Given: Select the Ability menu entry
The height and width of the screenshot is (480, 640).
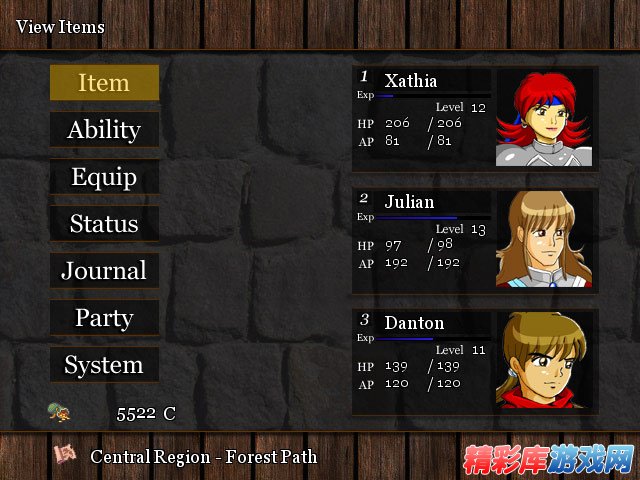Looking at the screenshot, I should pyautogui.click(x=104, y=130).
